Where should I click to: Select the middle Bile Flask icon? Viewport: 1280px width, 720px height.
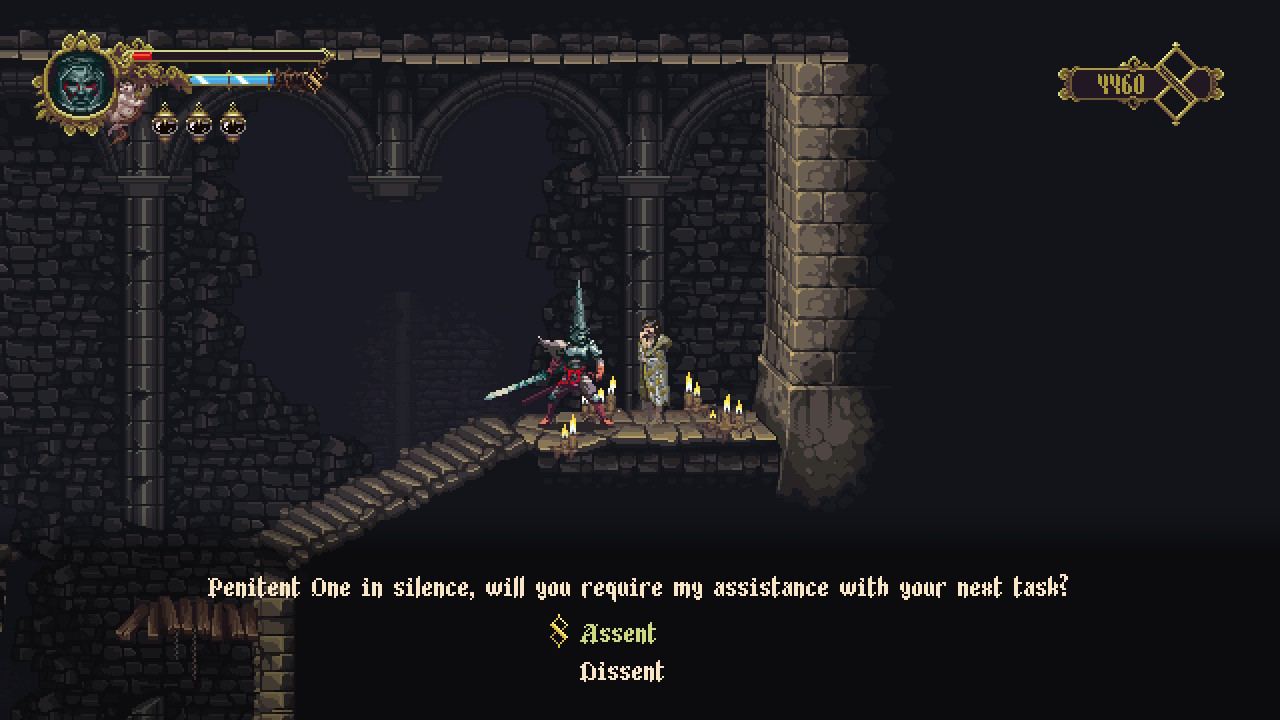[199, 124]
